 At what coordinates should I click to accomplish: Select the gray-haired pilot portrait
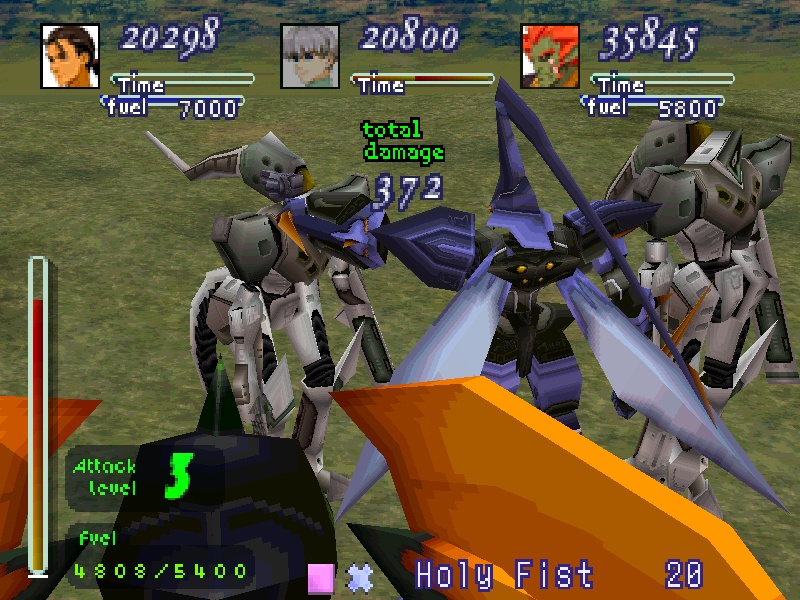coord(310,55)
